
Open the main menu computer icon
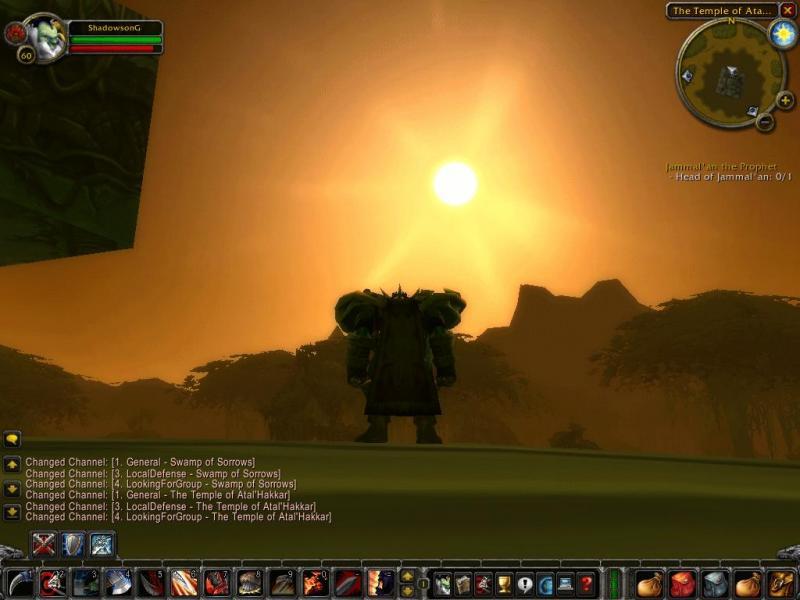[566, 583]
